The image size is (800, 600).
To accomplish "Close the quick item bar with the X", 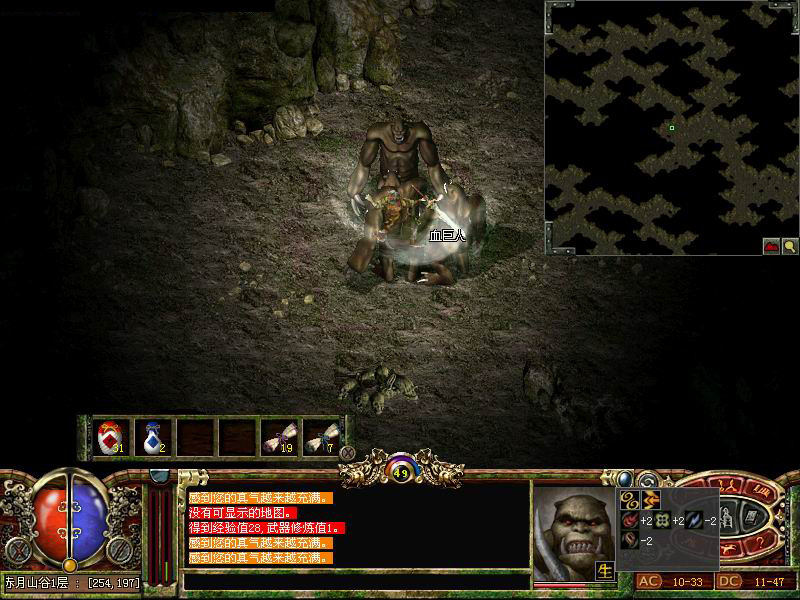I will 348,452.
